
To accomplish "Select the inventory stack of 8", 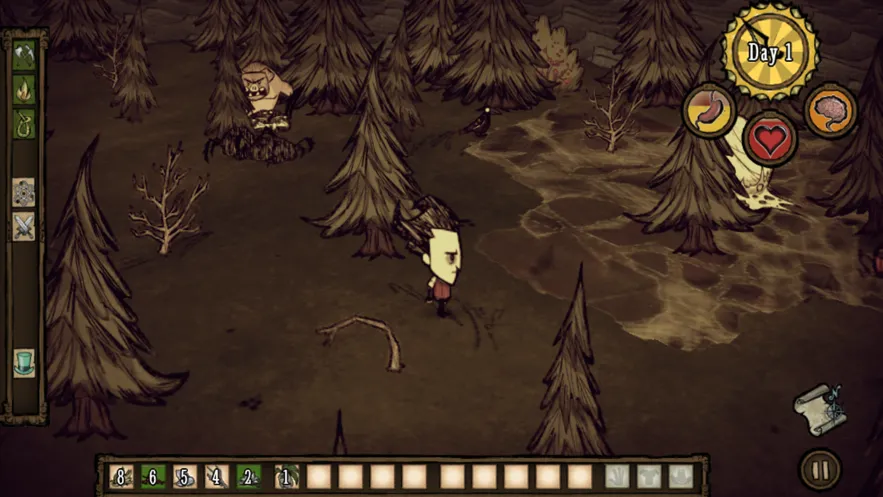I will tap(121, 476).
